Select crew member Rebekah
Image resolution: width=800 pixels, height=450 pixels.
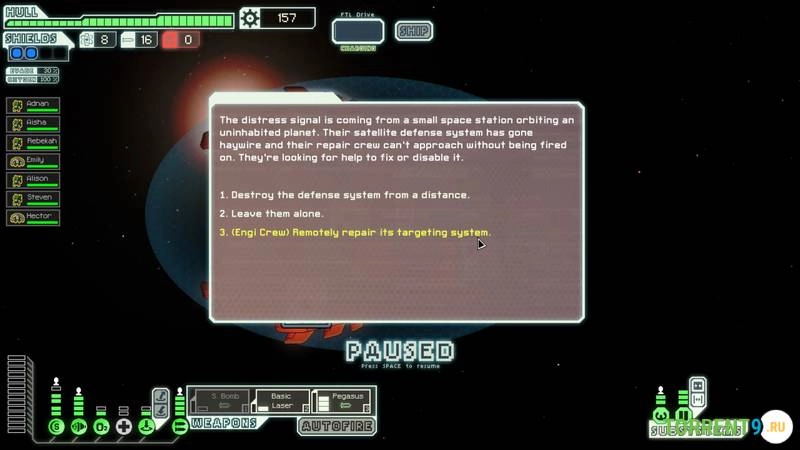pos(33,143)
